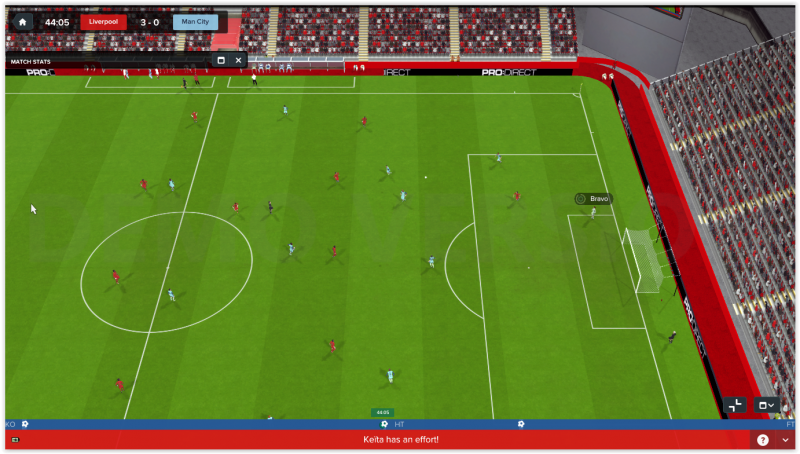Image resolution: width=800 pixels, height=454 pixels.
Task: Jump to the first-half goal marker near kick-off
Action: tap(25, 424)
